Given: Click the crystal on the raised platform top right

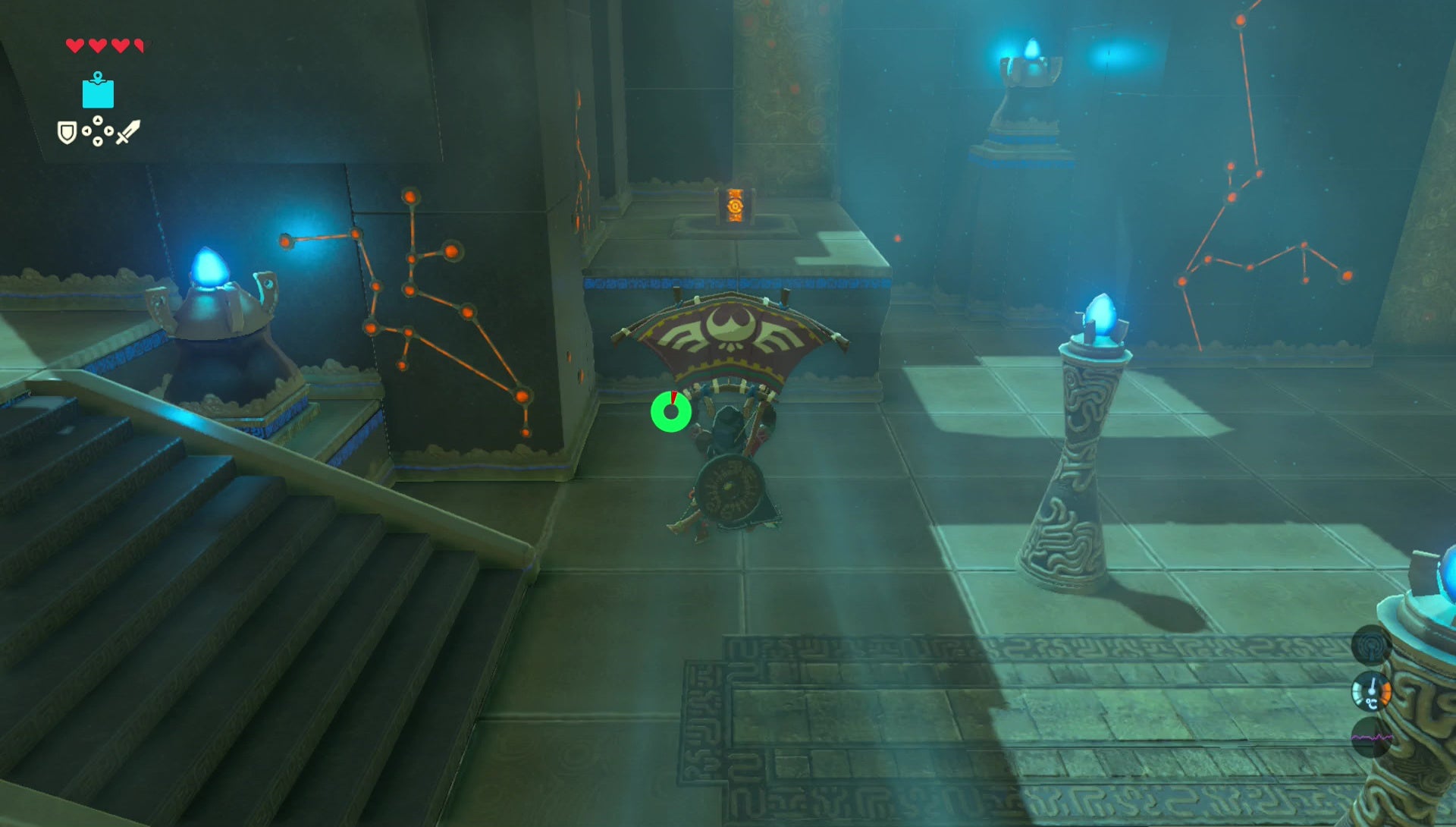Looking at the screenshot, I should pos(1033,48).
